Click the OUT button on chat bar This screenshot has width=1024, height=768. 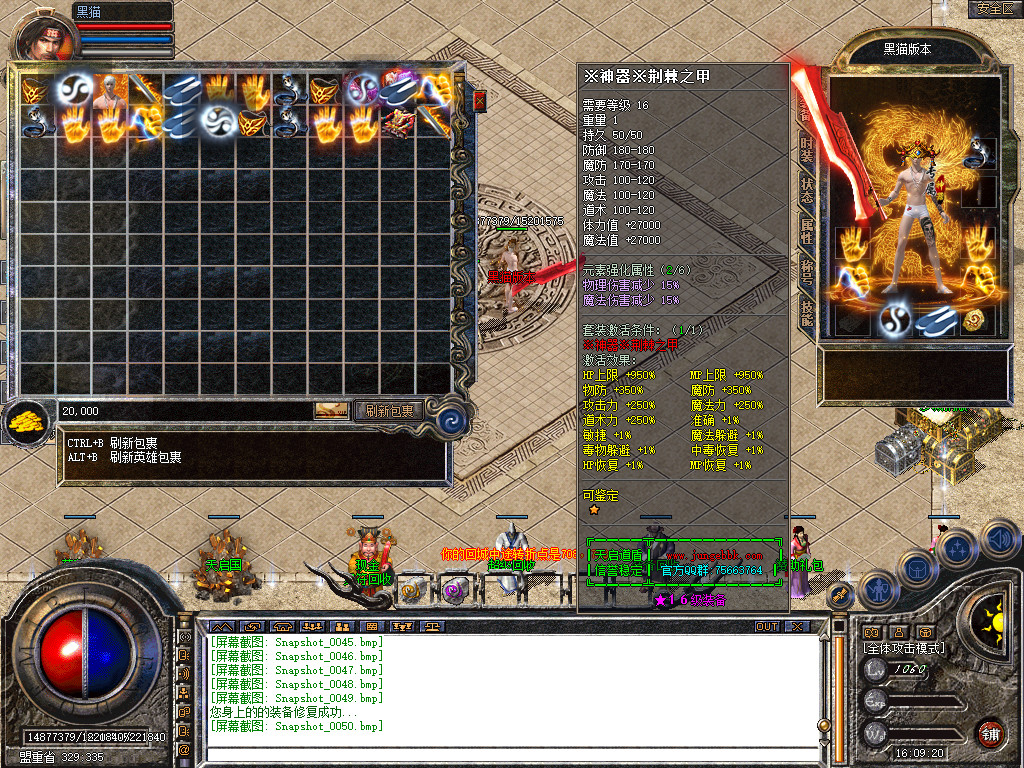tap(766, 627)
